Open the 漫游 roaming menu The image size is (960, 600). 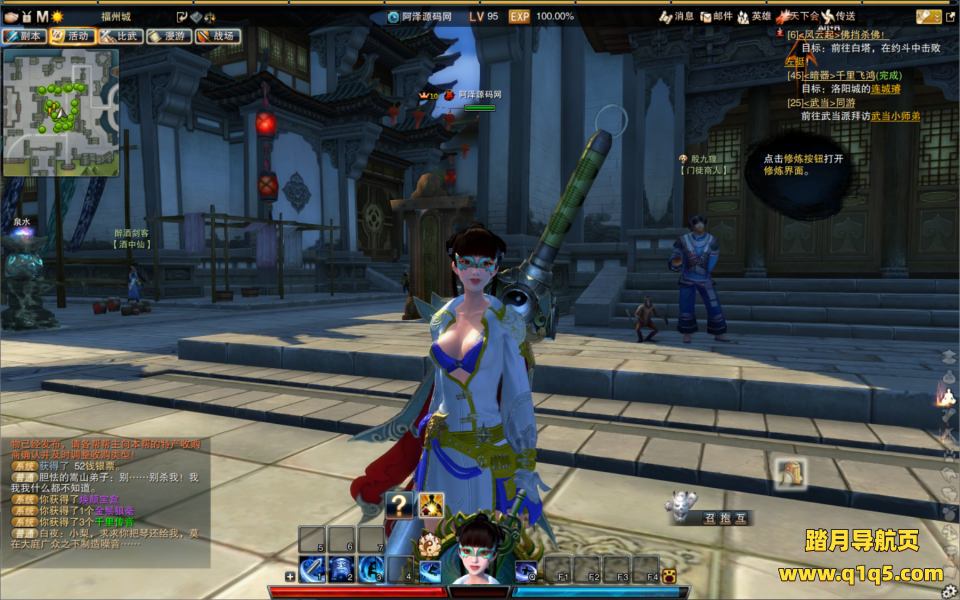pyautogui.click(x=168, y=36)
